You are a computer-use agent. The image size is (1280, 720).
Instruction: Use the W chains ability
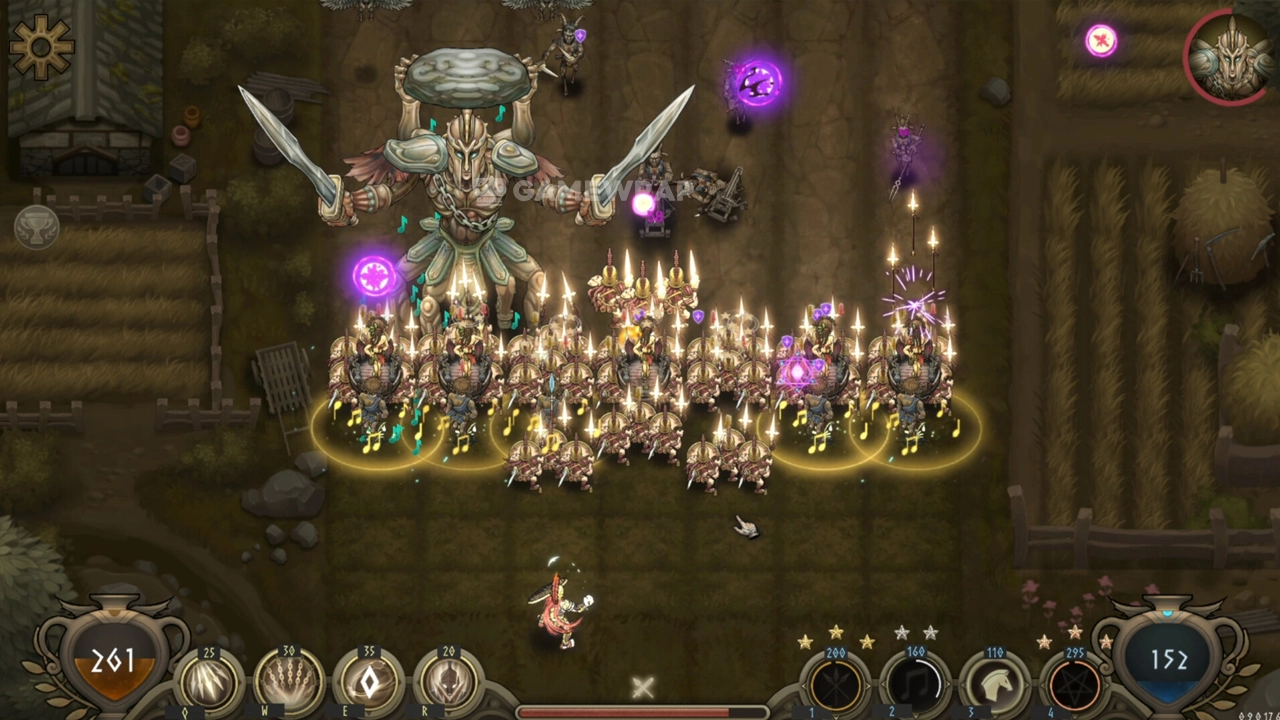[x=290, y=683]
